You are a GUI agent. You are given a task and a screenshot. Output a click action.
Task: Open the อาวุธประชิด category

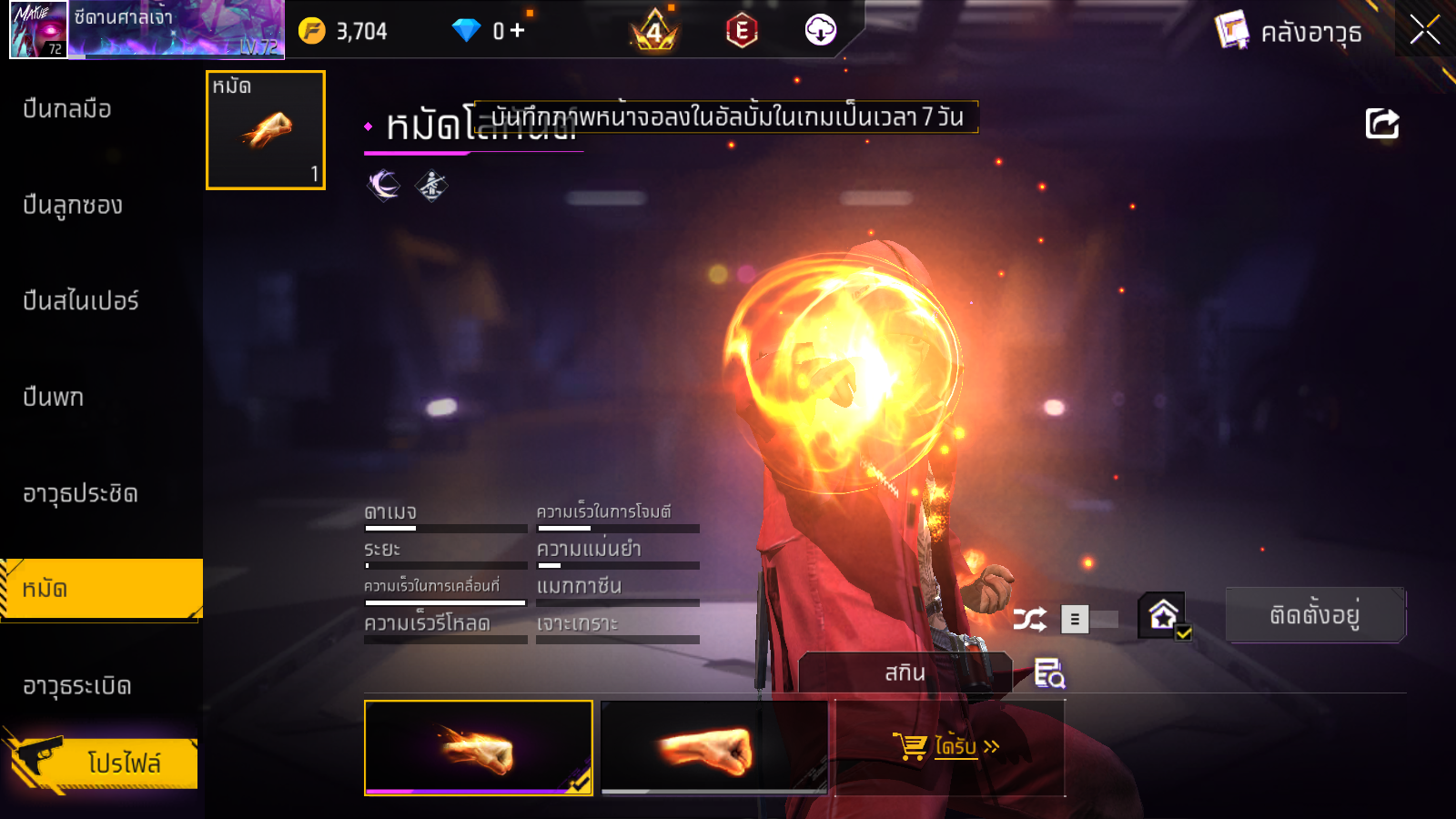point(80,494)
